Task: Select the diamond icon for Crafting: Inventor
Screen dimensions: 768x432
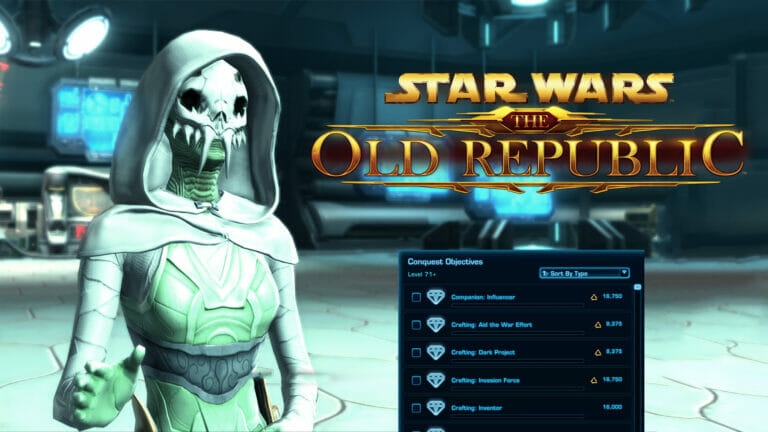Action: [435, 408]
